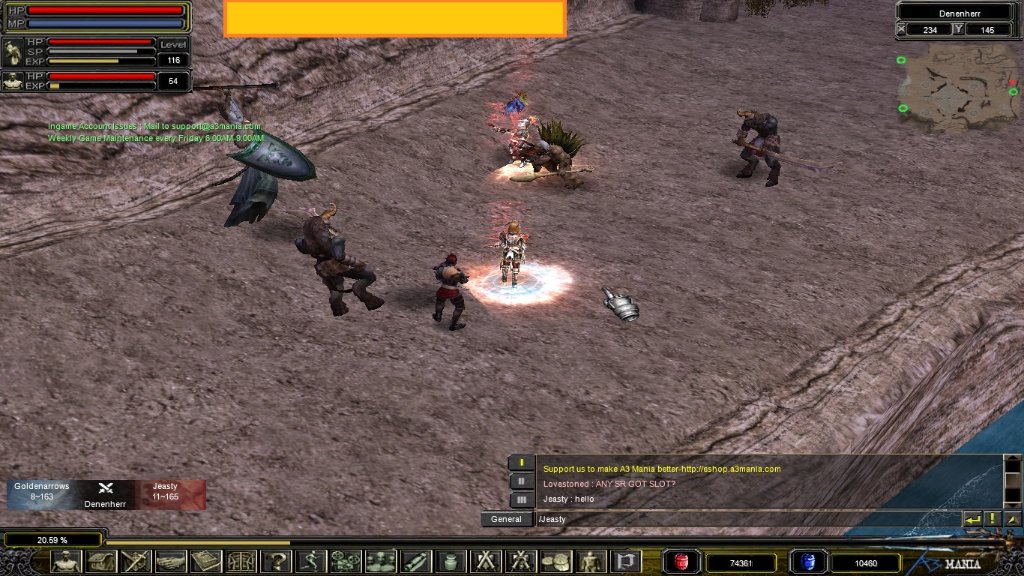Click the Denenherr minimap
Image resolution: width=1024 pixels, height=576 pixels.
(x=955, y=88)
